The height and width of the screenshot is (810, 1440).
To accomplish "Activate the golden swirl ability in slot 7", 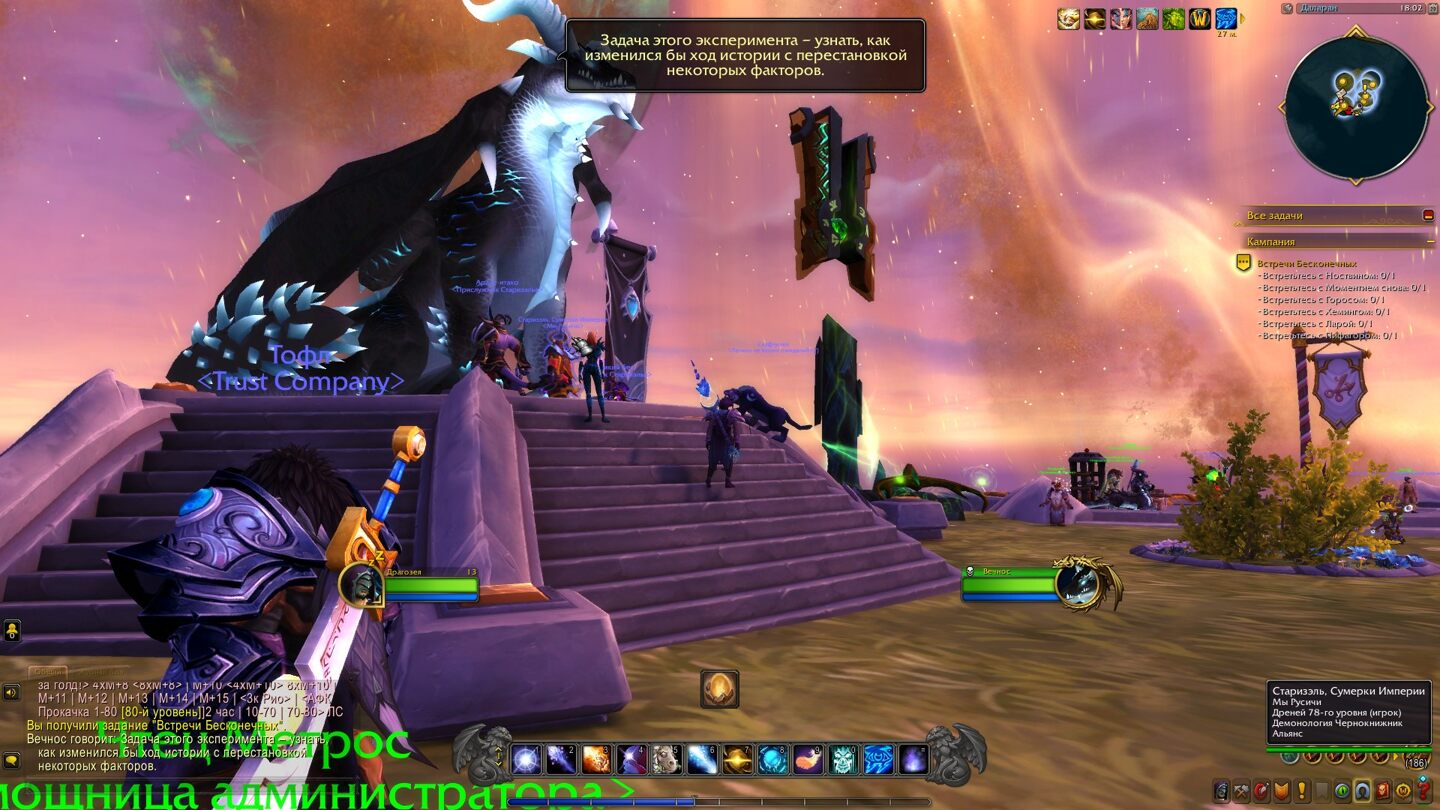I will coord(738,759).
